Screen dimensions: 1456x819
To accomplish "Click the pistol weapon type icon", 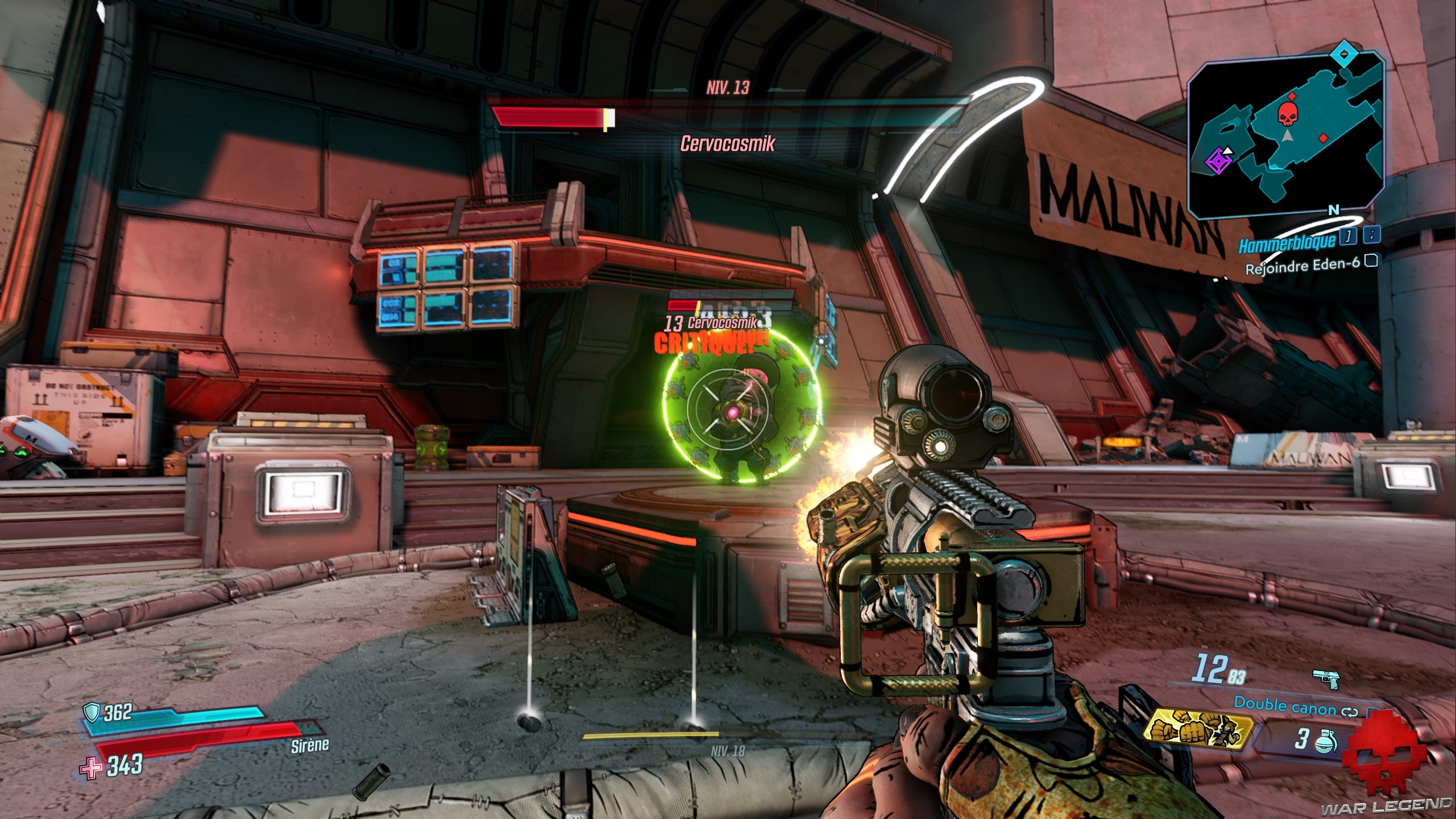I will click(x=1326, y=679).
